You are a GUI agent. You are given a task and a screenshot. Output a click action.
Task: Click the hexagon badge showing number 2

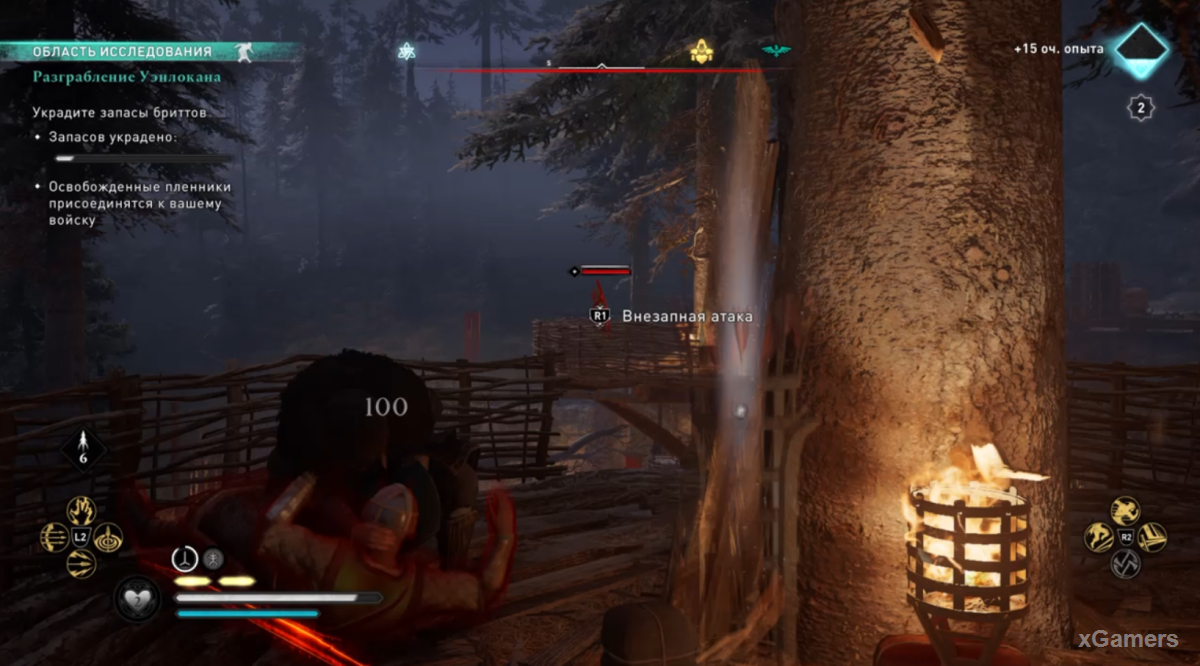tap(1141, 107)
